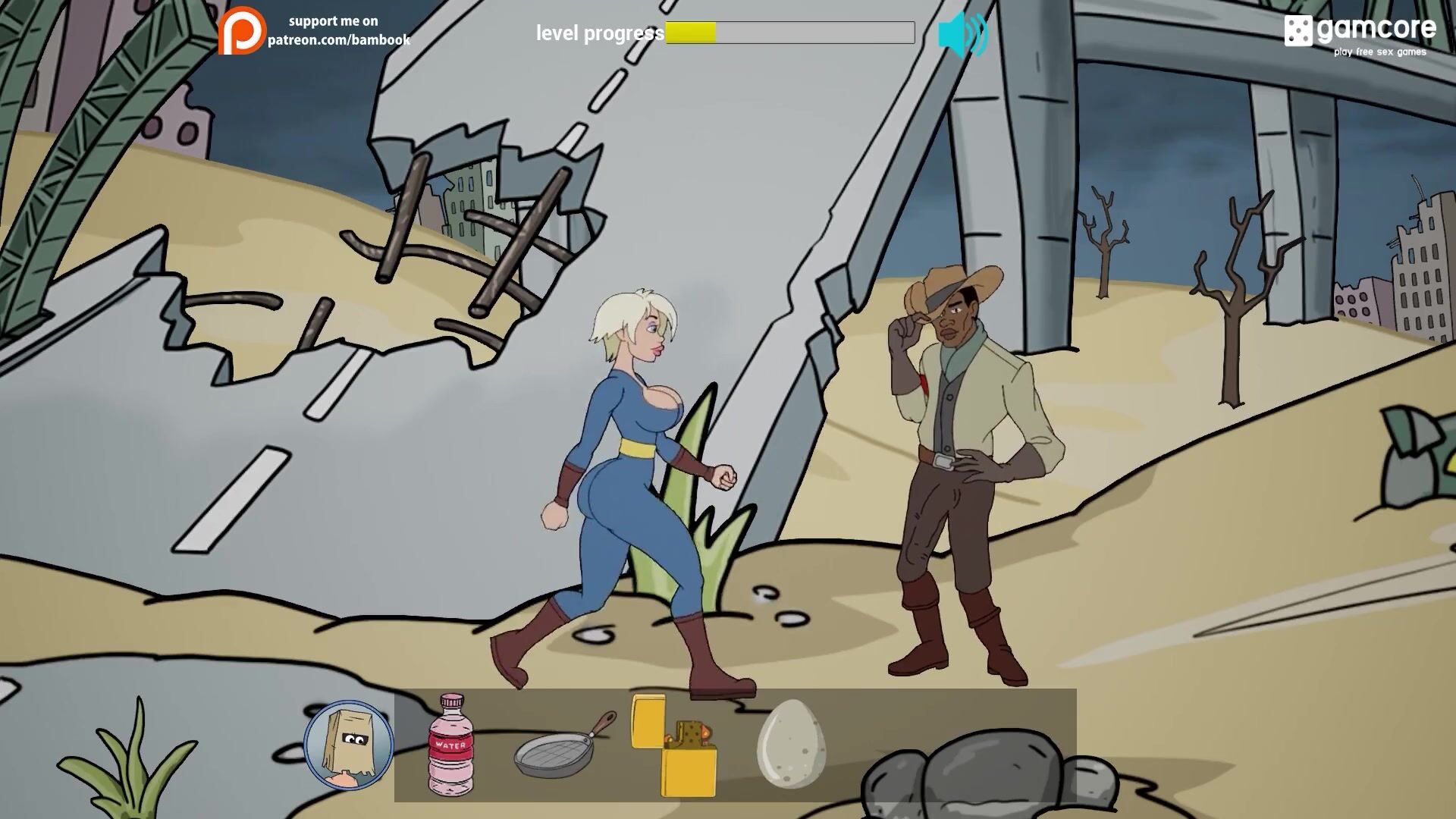Image resolution: width=1456 pixels, height=819 pixels.
Task: Click the paper-bag head portrait icon
Action: tap(349, 745)
